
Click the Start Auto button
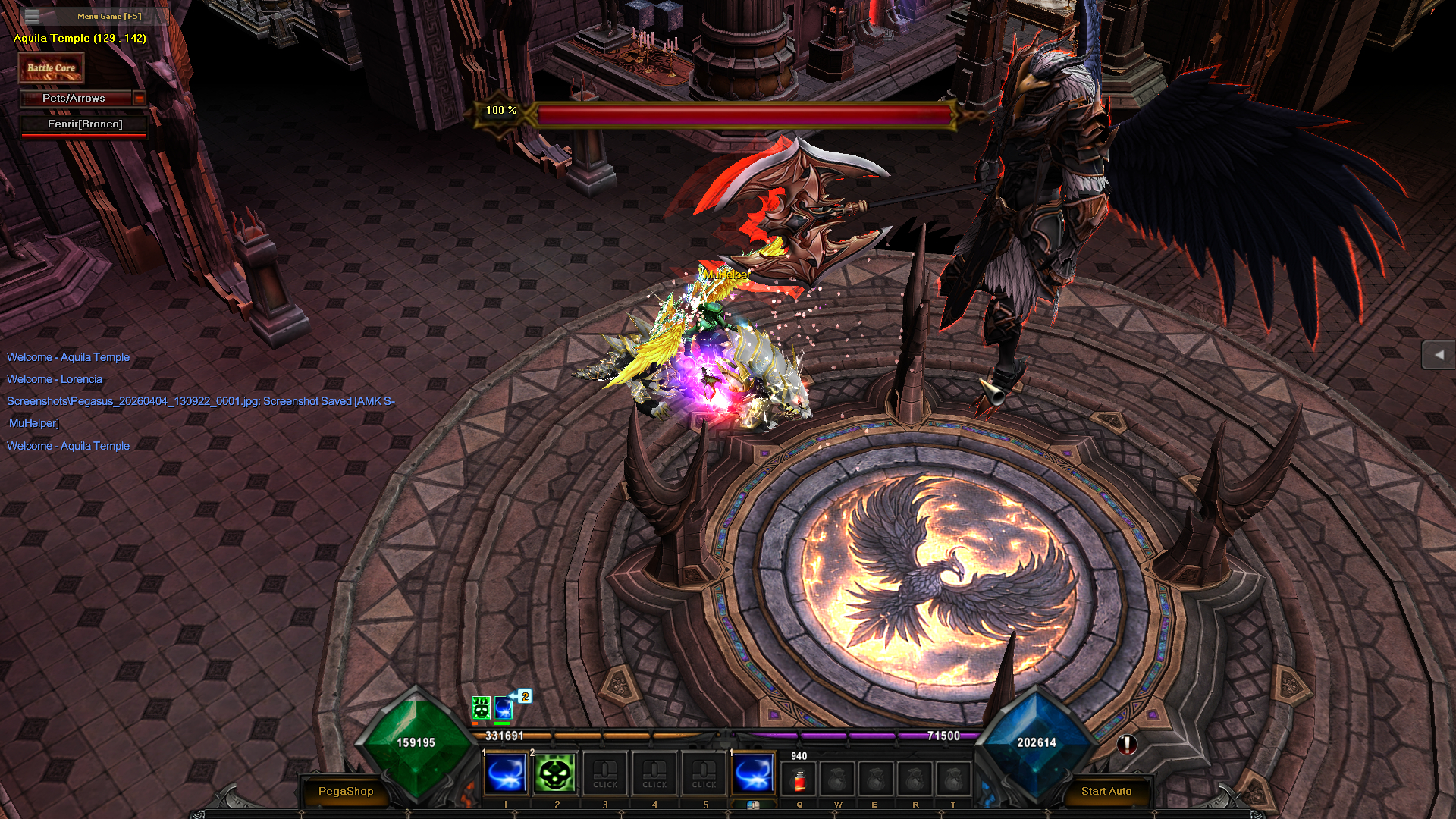tap(1106, 791)
